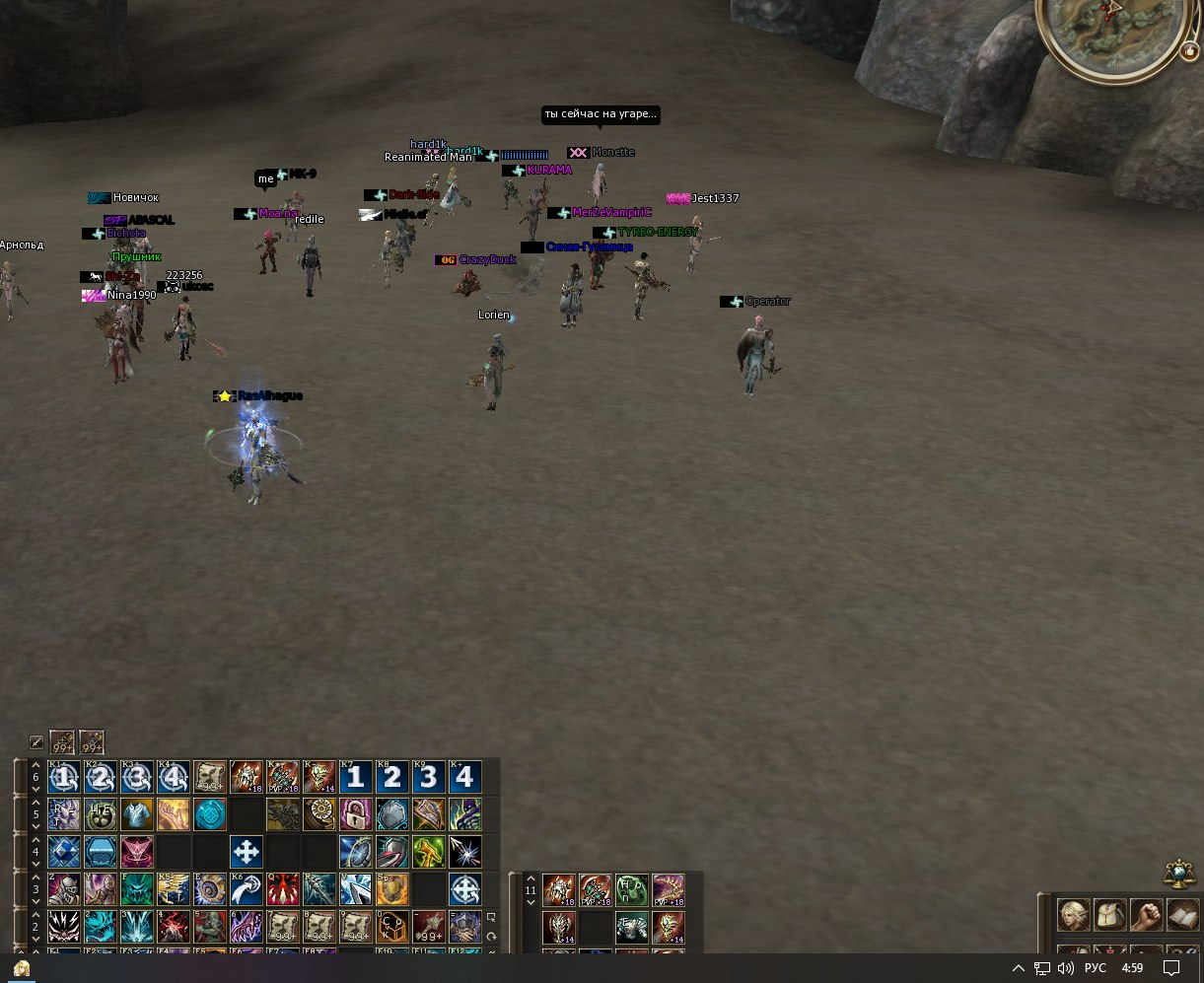
Task: Open the system volume control
Action: pyautogui.click(x=1066, y=968)
